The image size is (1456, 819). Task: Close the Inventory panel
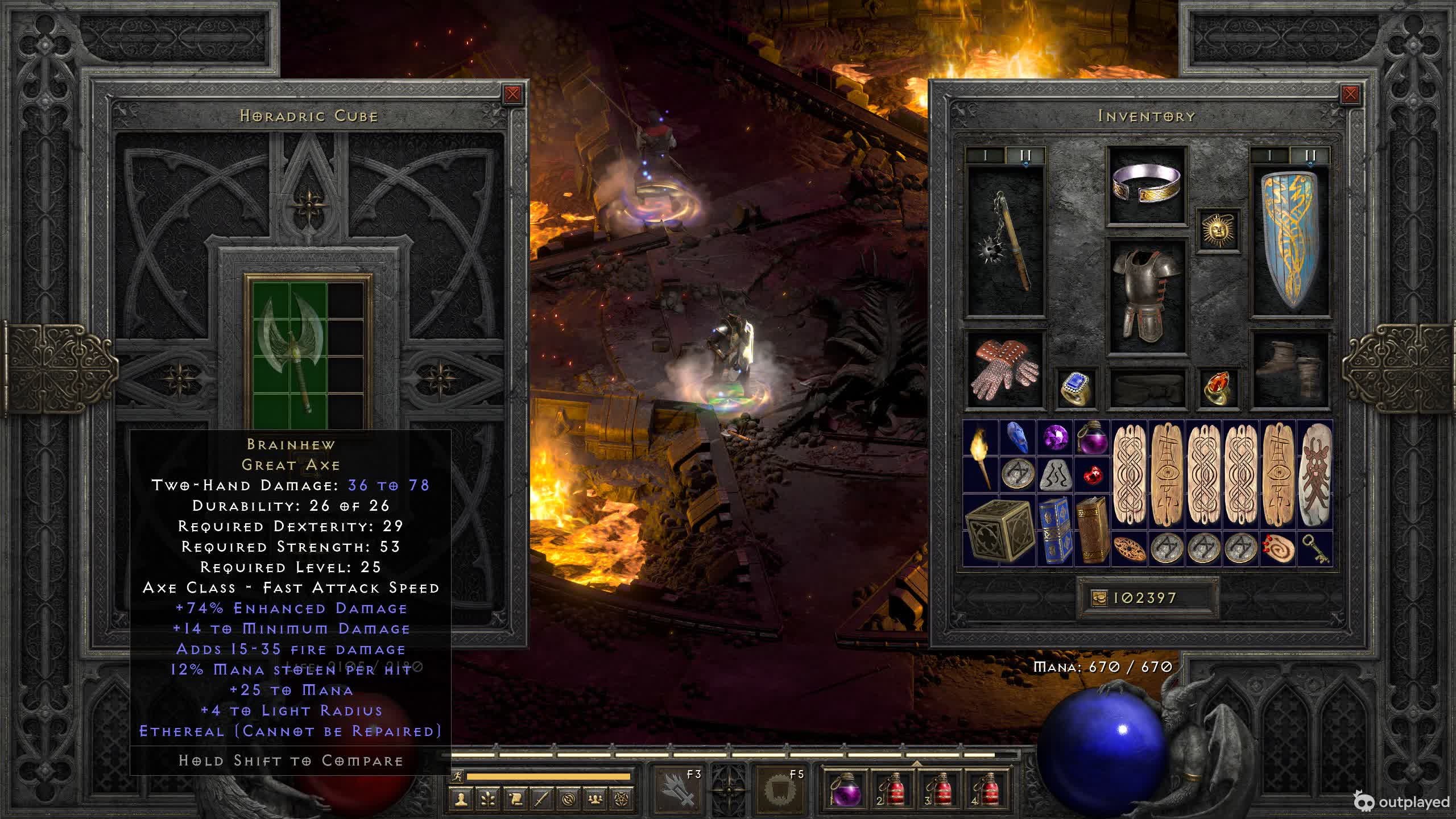tap(1350, 94)
